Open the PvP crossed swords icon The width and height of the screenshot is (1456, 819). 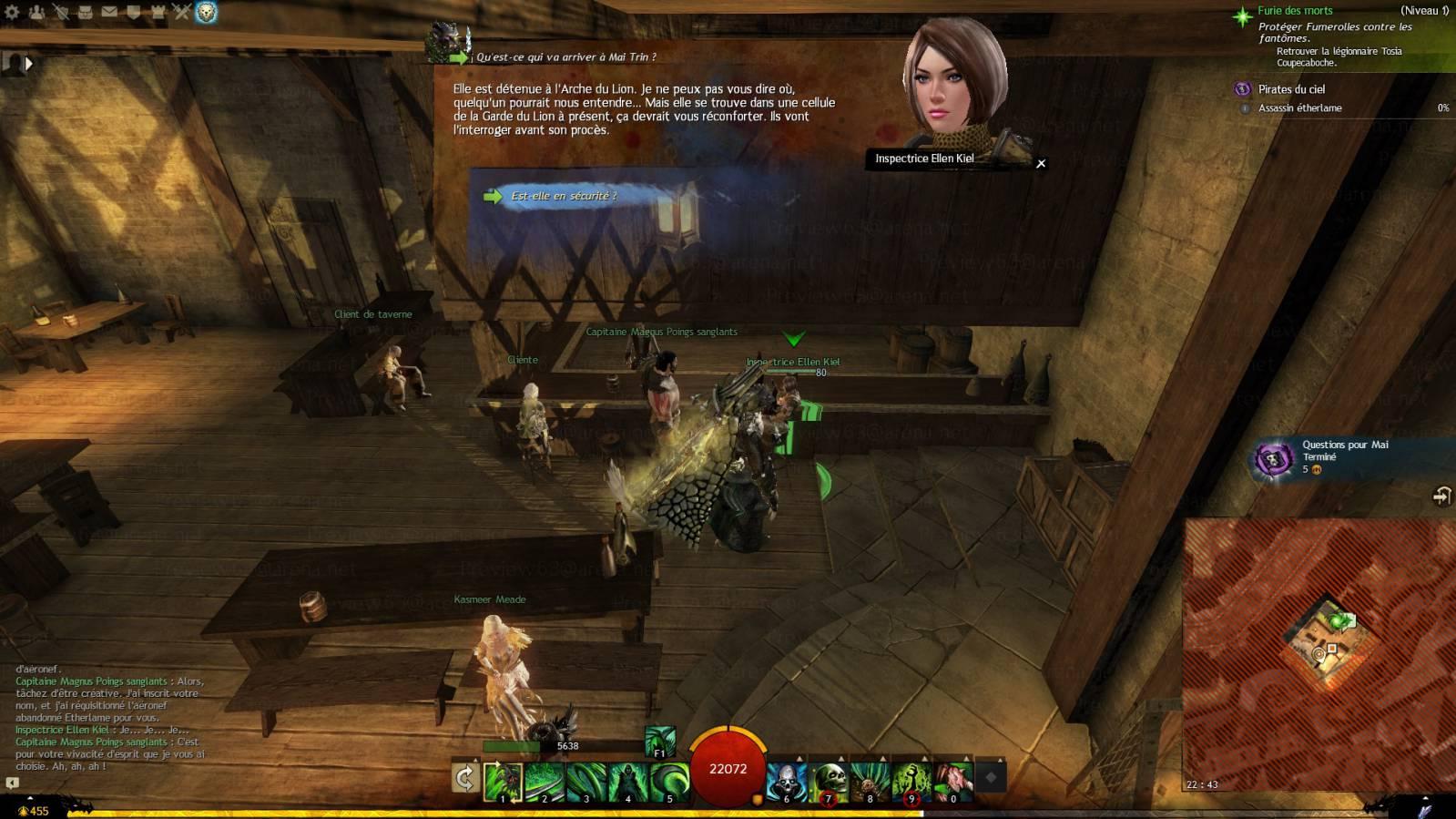click(181, 12)
